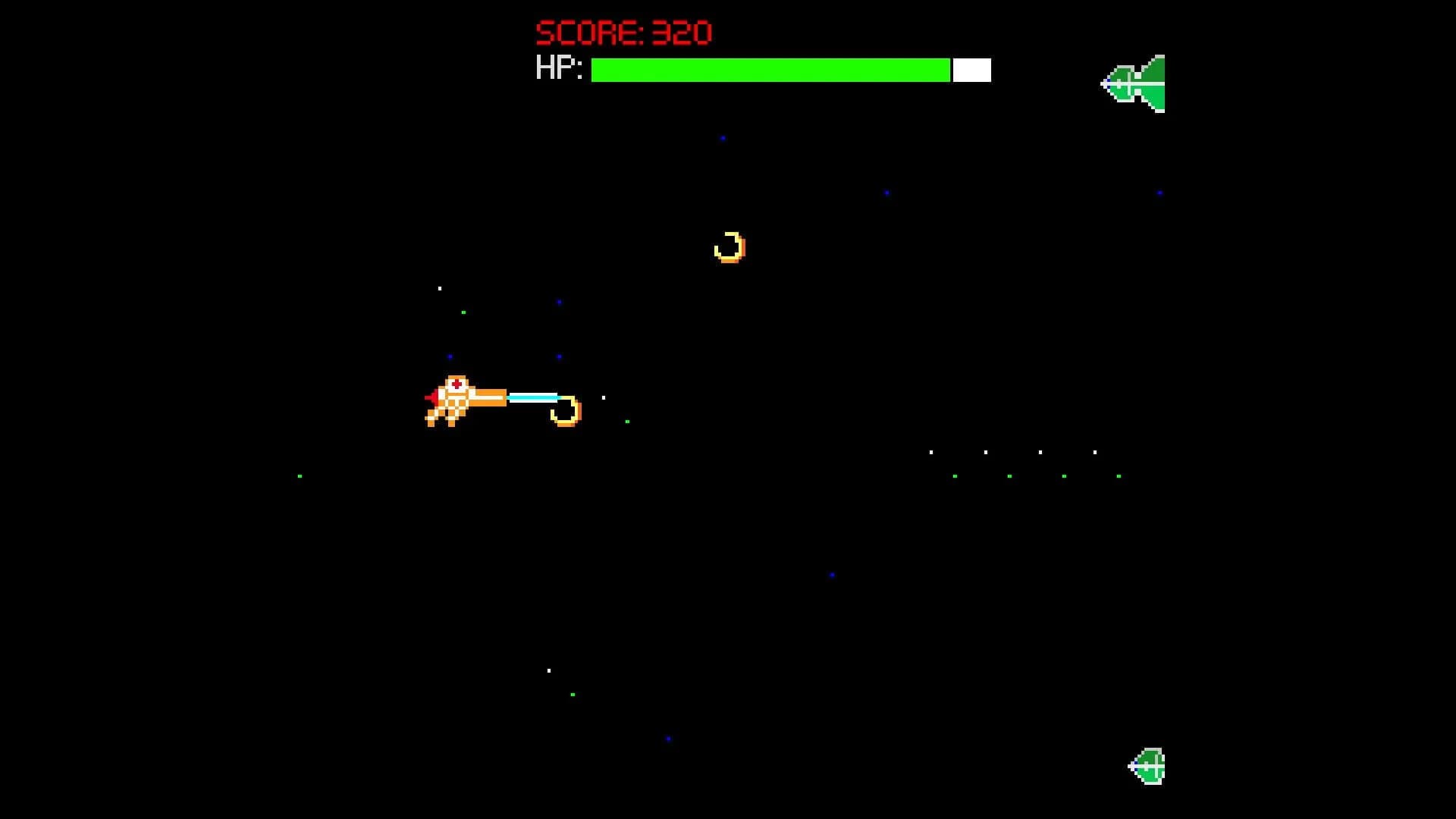
Task: Click the white star left of the HP bar area
Action: (440, 288)
